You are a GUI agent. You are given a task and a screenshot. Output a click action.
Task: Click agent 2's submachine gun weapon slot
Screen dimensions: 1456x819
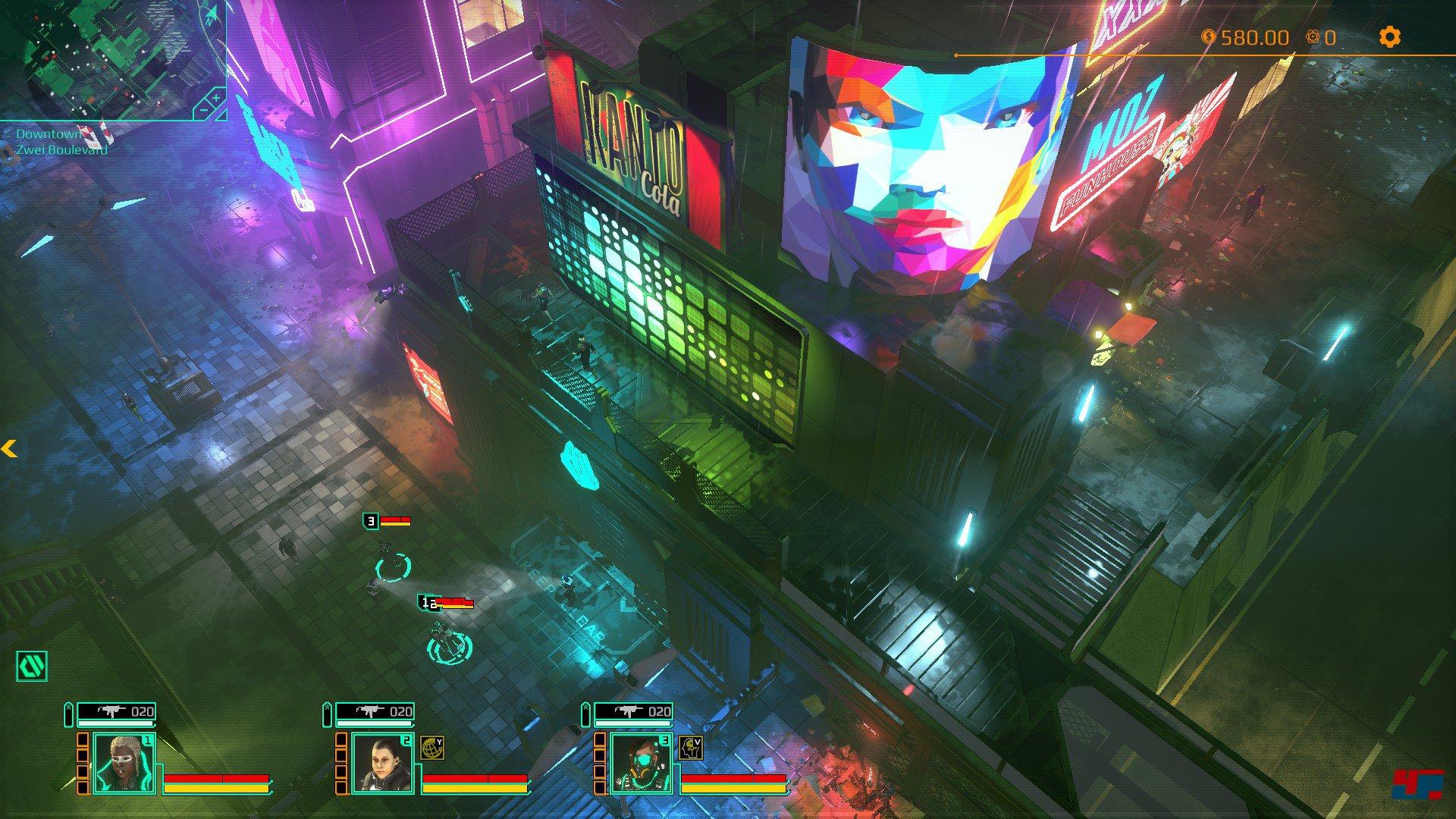375,711
